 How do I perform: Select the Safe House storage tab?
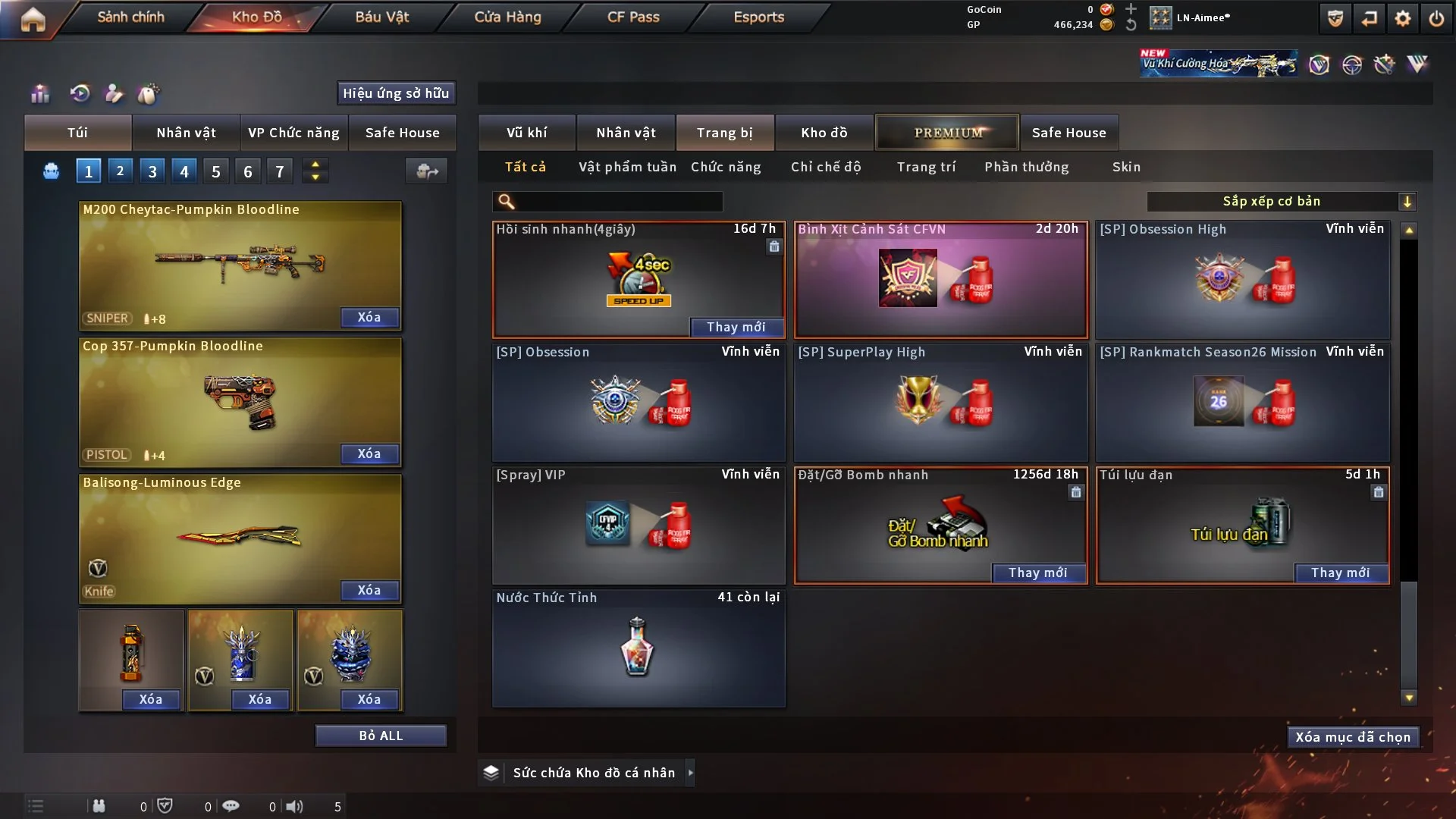[x=1068, y=133]
